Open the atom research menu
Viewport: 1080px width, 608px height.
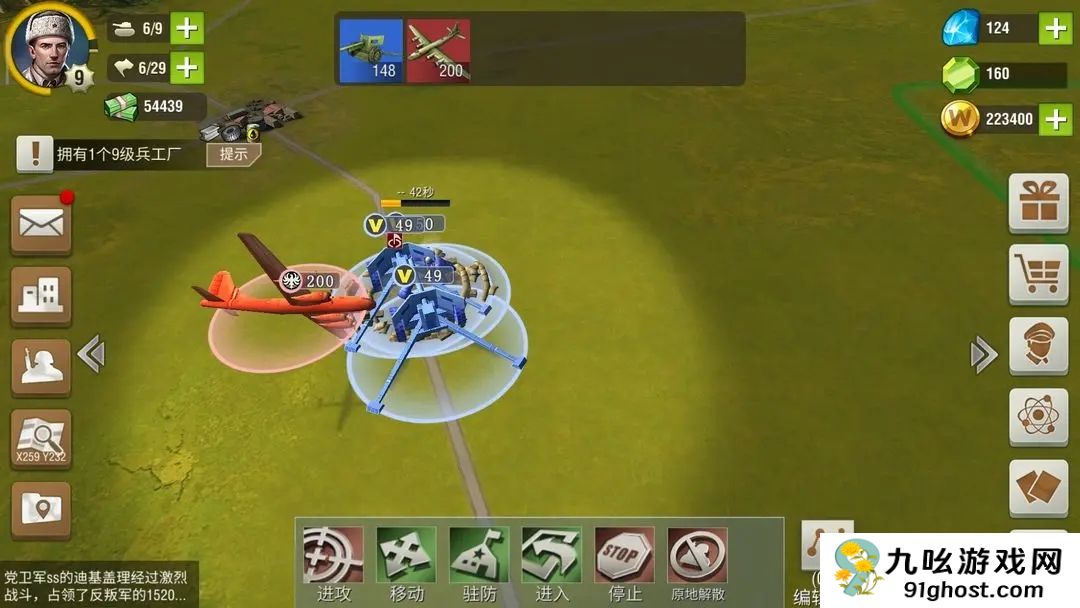coord(1038,416)
